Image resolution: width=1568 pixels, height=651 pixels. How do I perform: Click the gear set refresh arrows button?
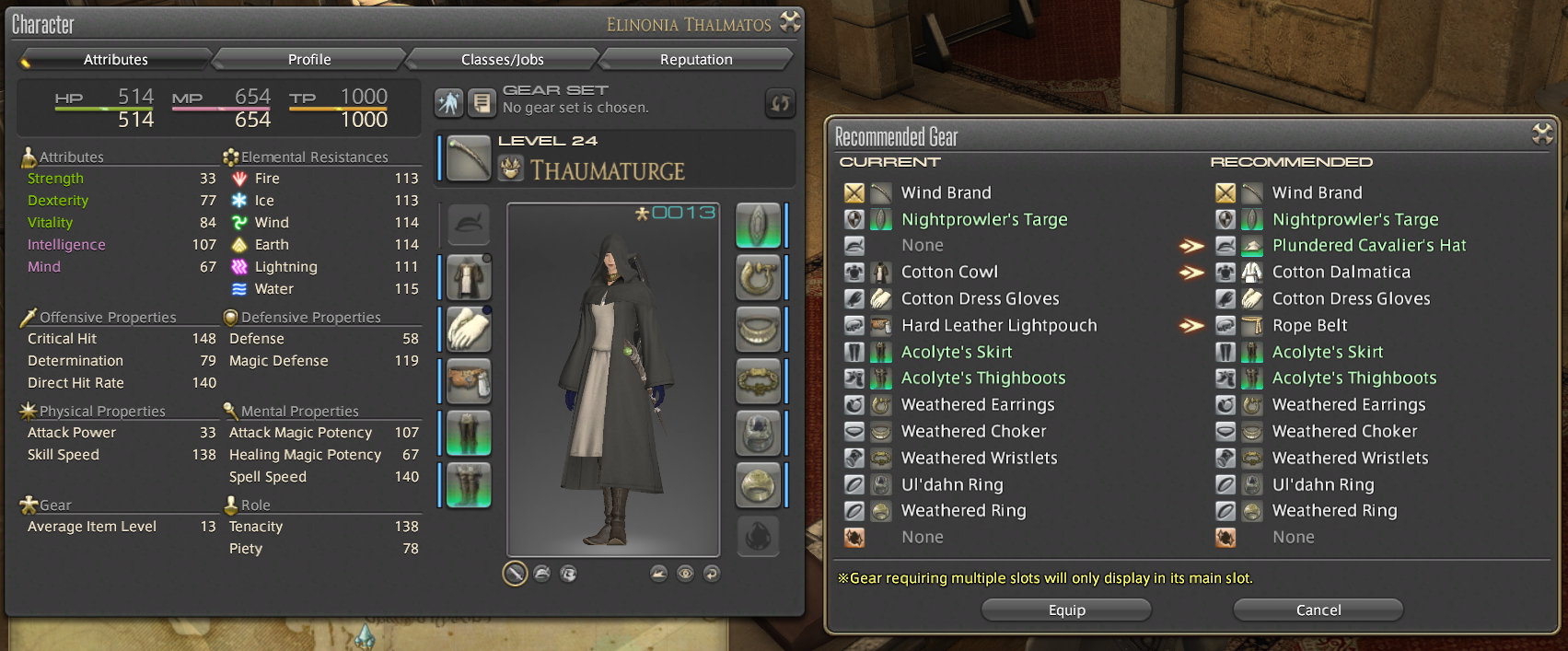coord(780,103)
